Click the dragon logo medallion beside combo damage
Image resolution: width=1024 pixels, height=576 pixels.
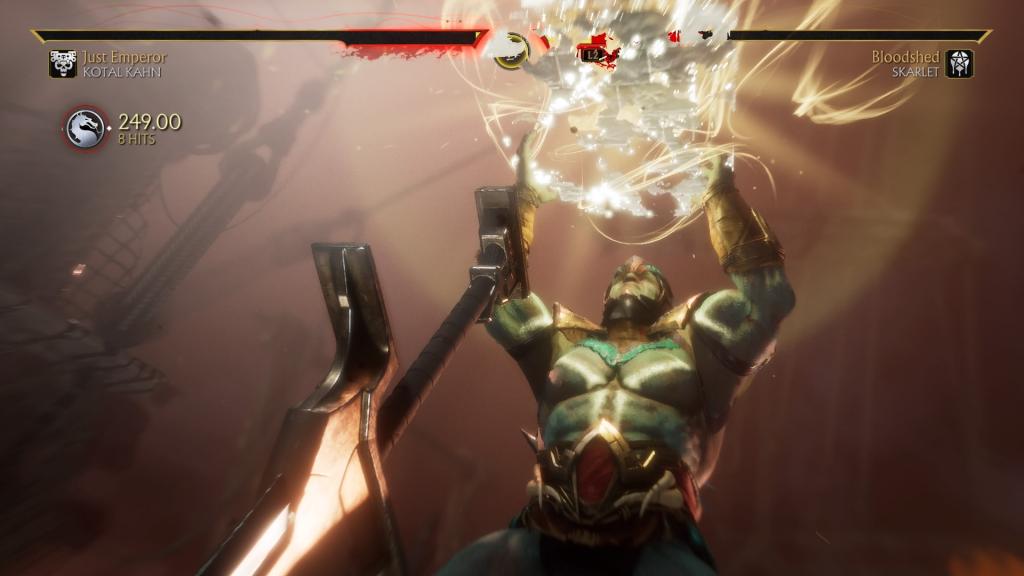(86, 129)
